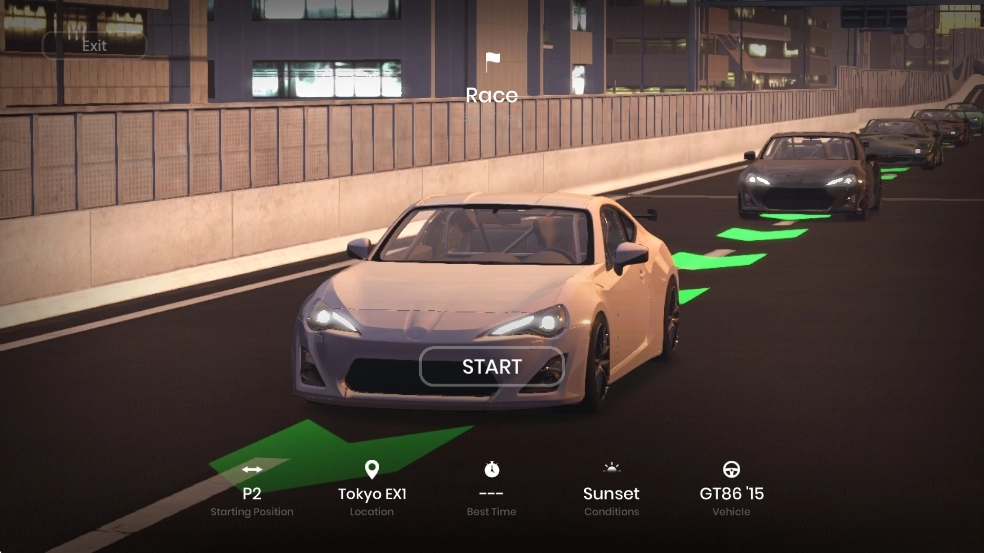This screenshot has width=984, height=553.
Task: Click the START button
Action: tap(491, 367)
